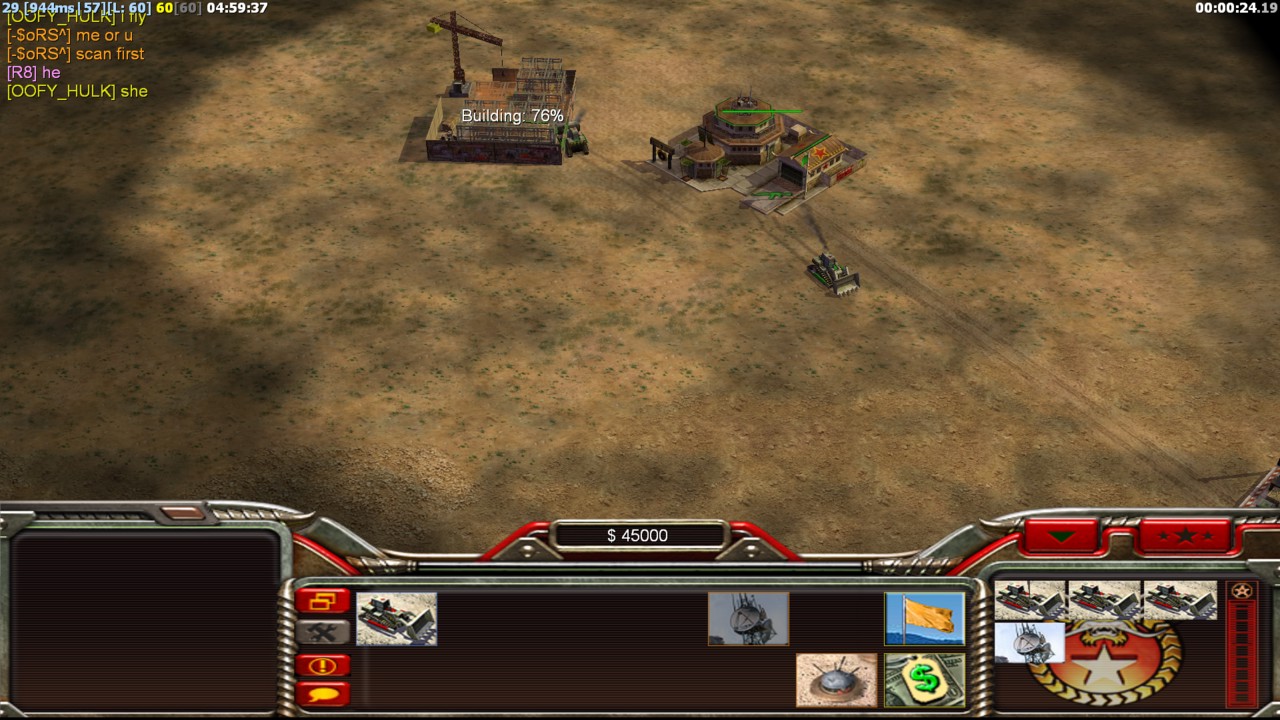The height and width of the screenshot is (720, 1280).
Task: Select idle worker with wrench and hammer button
Action: [322, 632]
